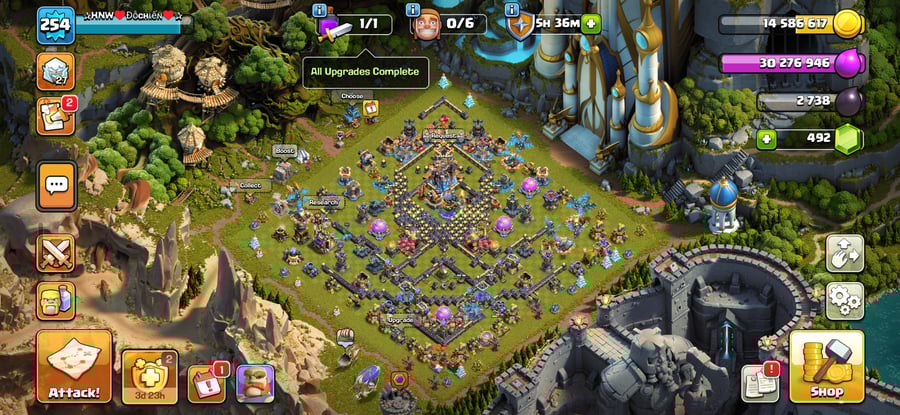Open the 3d 23h gold pass button
Screen dimensions: 900x415
pos(149,377)
